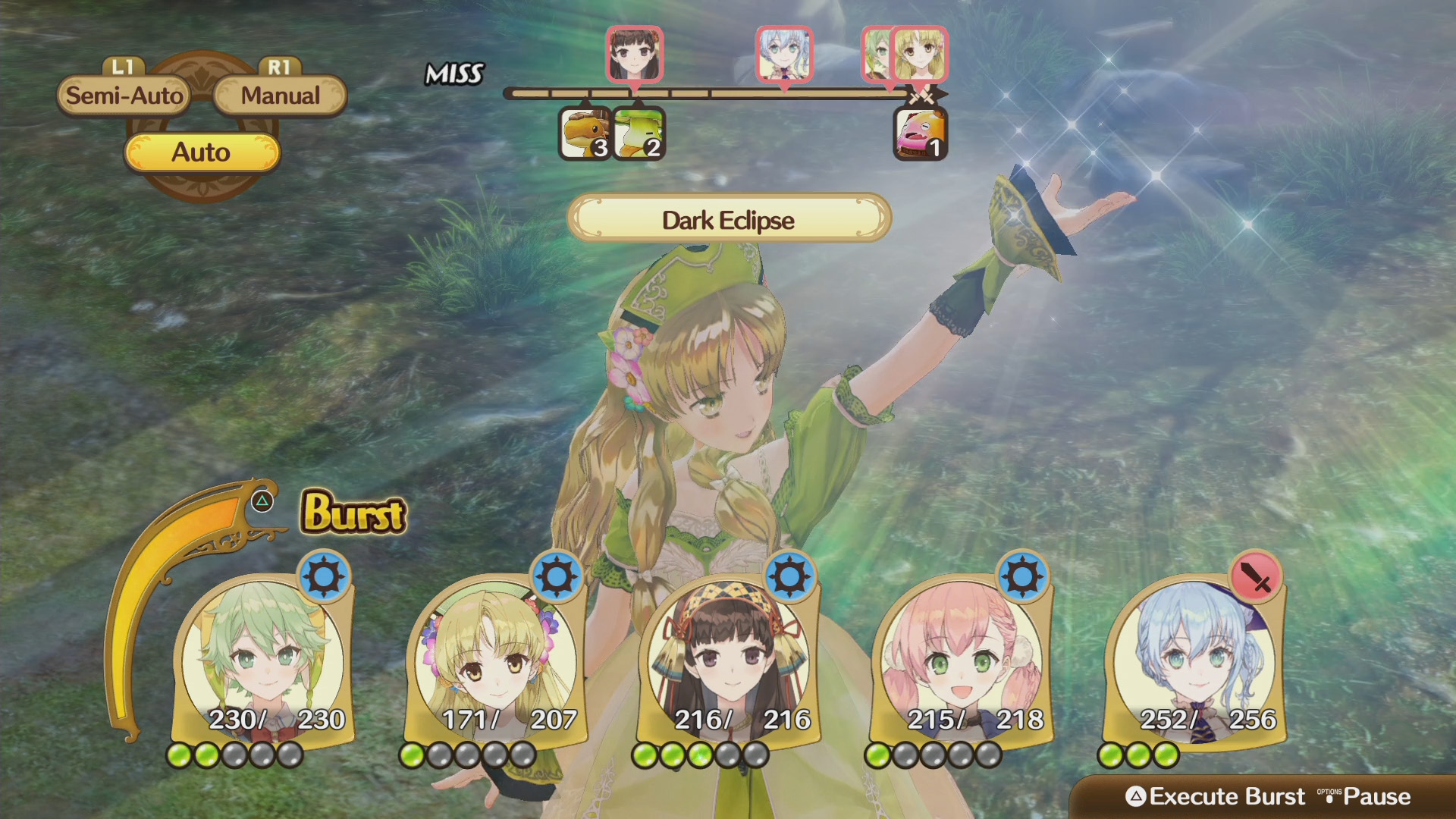Screen dimensions: 1456x819
Task: Select the blue-haired girl's timeline portrait
Action: coord(784,54)
